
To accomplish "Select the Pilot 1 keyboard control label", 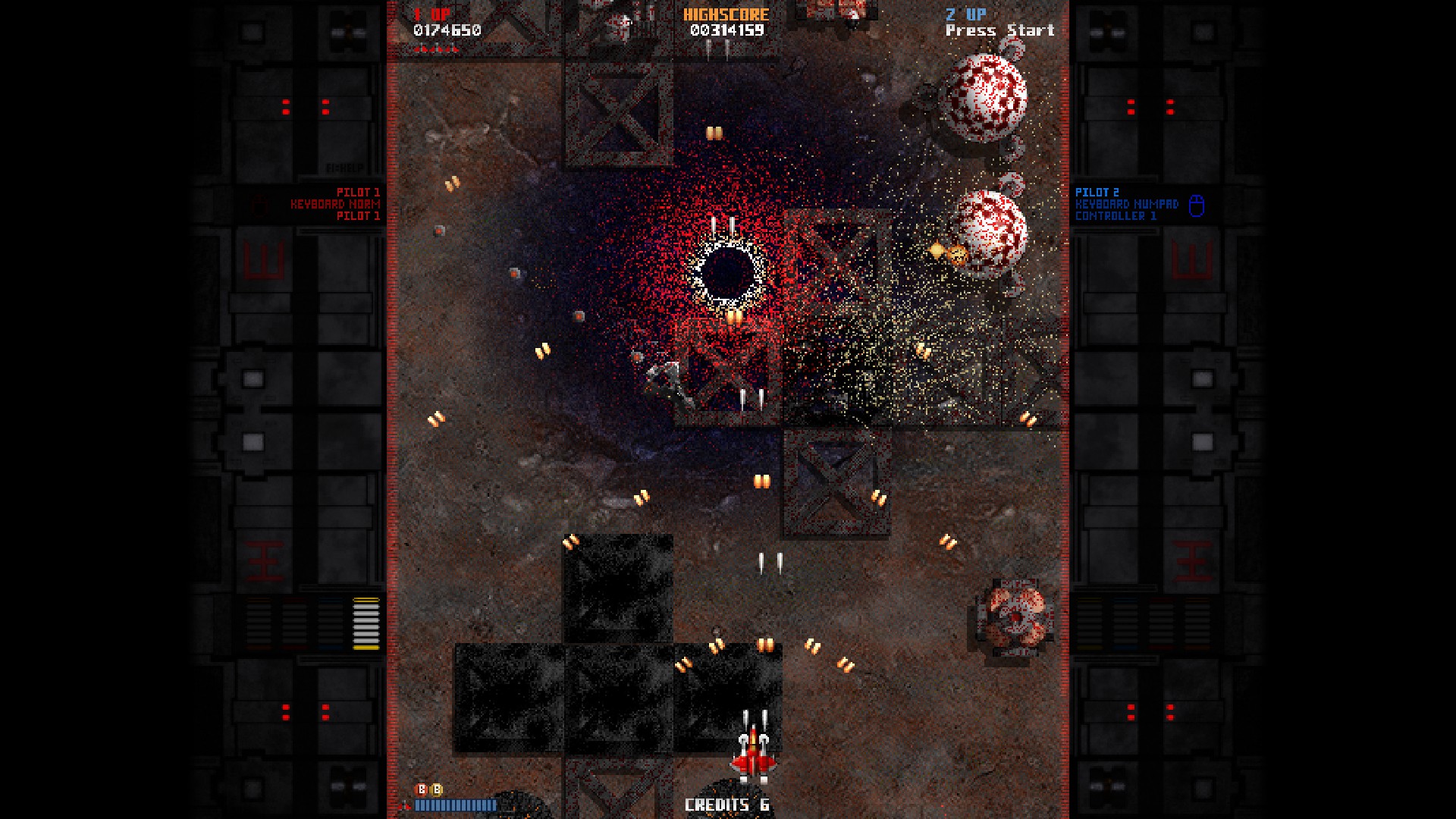I will [x=335, y=204].
